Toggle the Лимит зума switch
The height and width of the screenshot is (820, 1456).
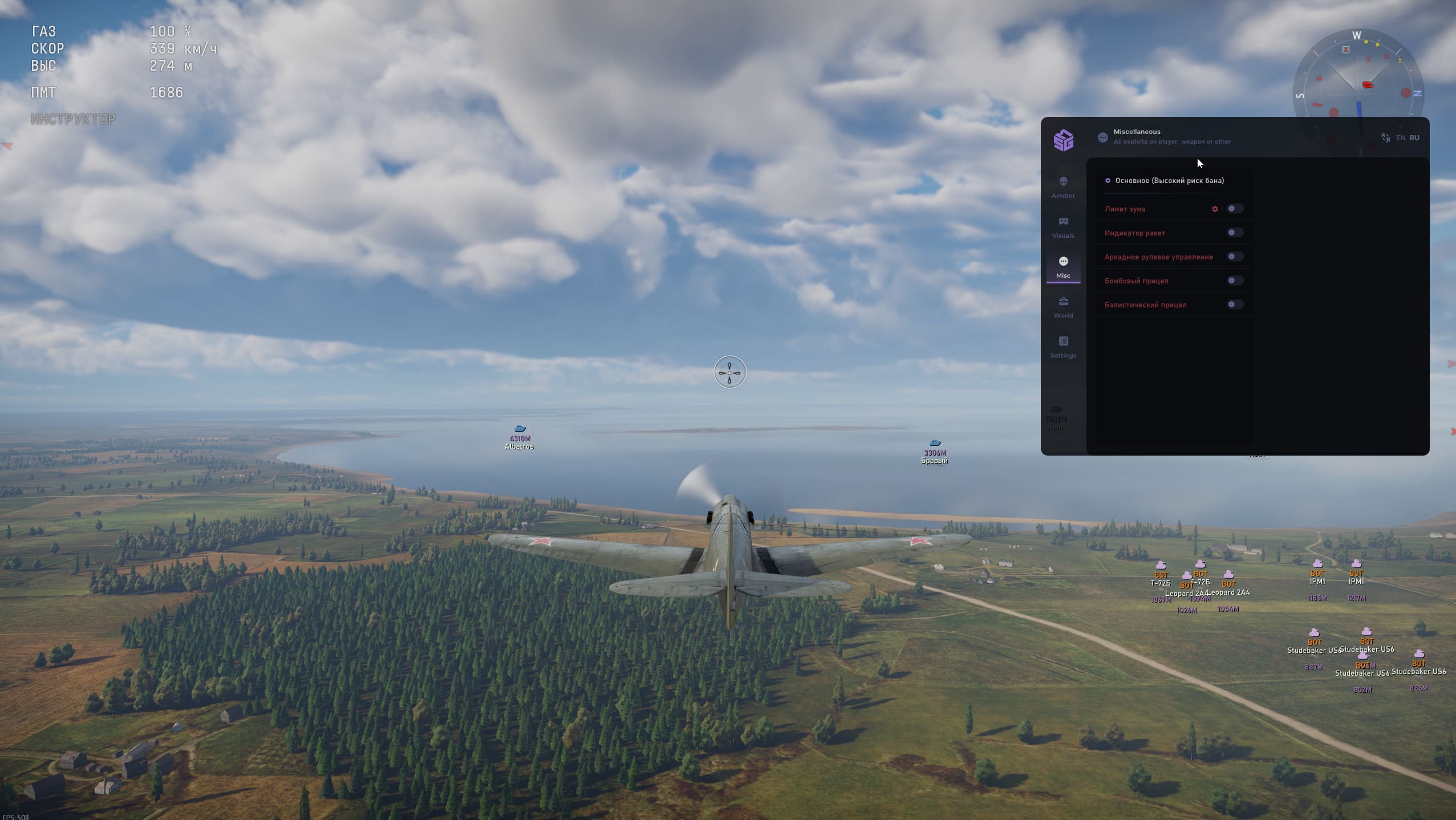(x=1234, y=209)
